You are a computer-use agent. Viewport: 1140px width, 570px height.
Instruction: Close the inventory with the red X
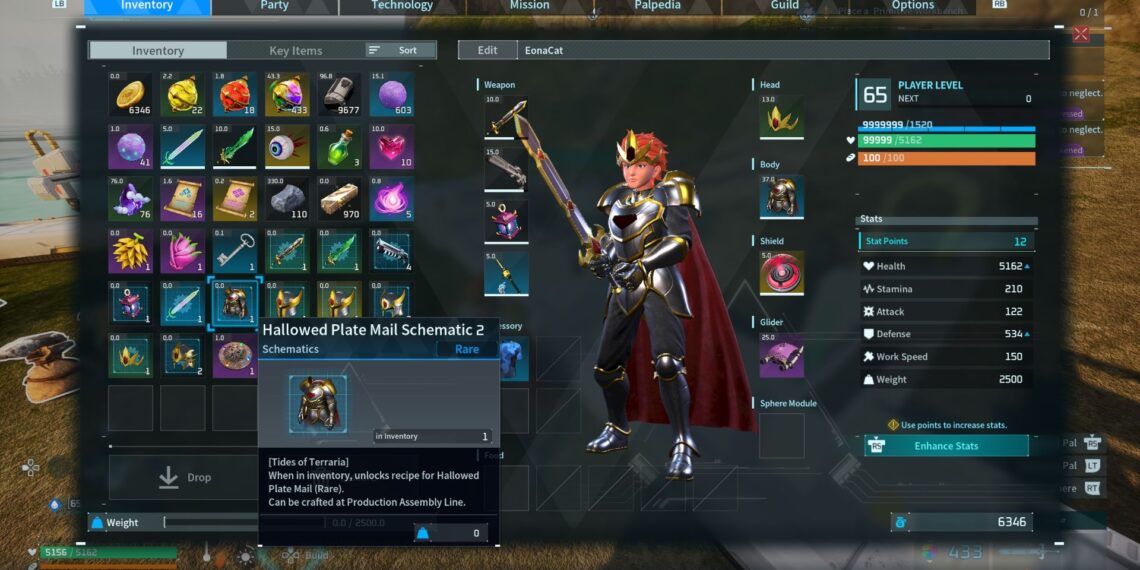[1080, 35]
